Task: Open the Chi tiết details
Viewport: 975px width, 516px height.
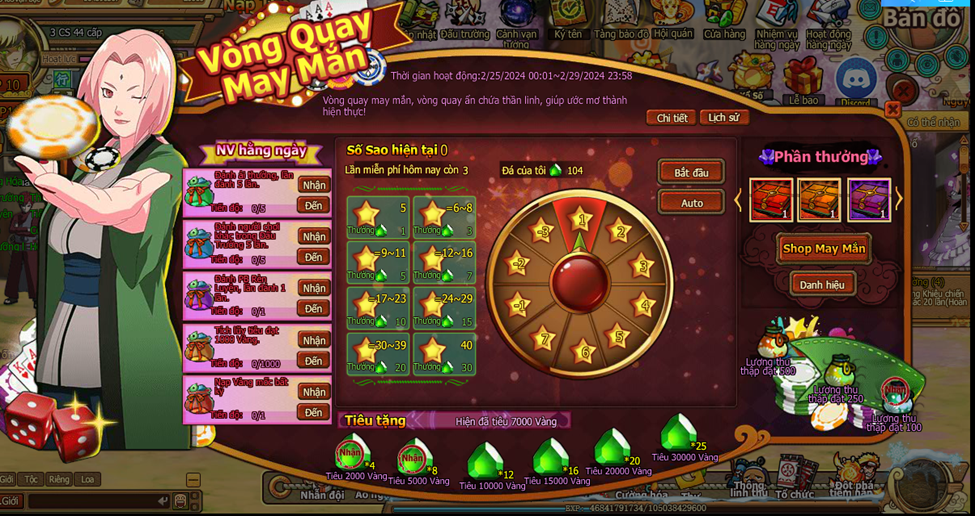Action: point(671,118)
